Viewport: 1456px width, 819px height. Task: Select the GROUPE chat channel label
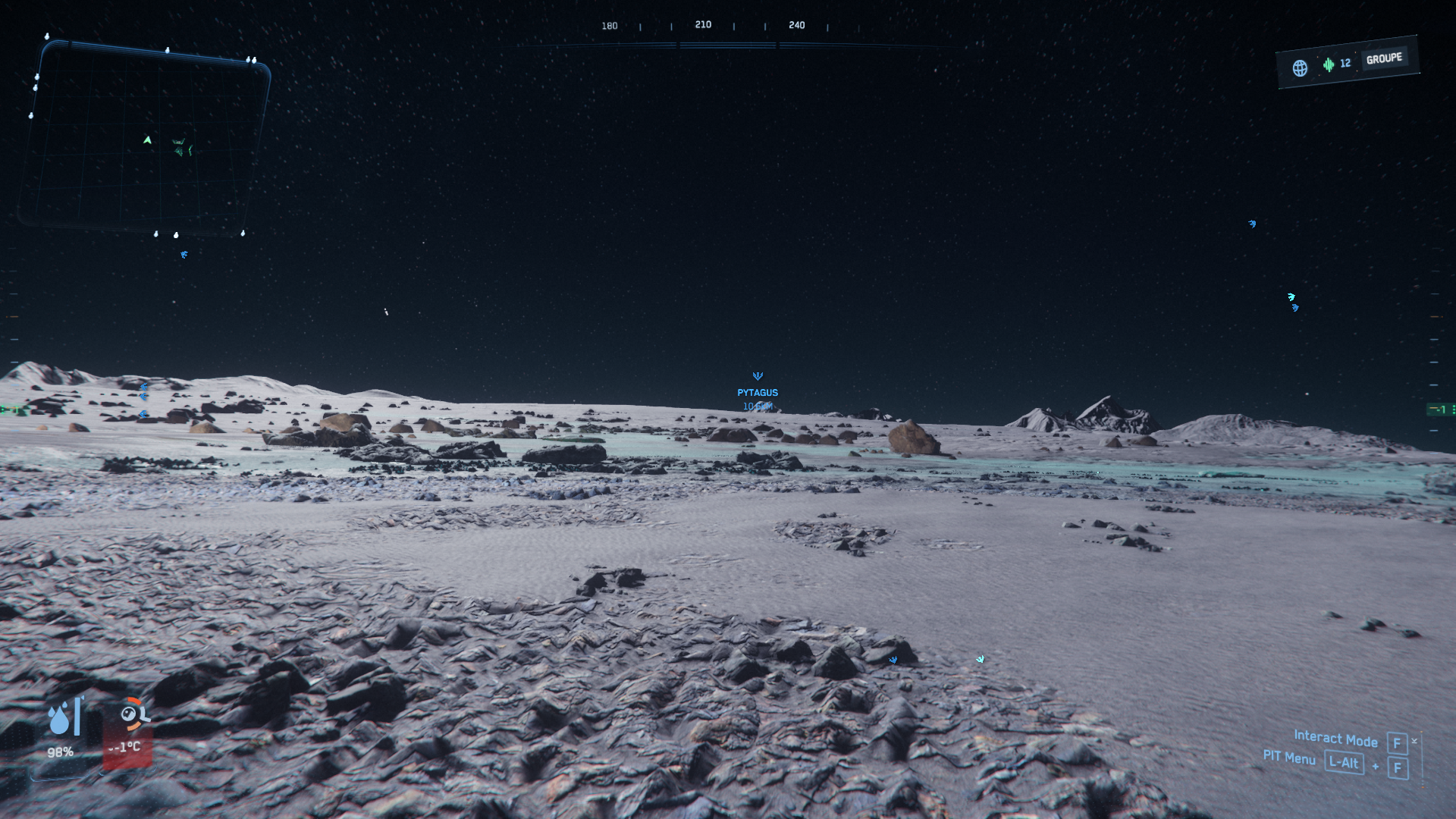tap(1384, 58)
